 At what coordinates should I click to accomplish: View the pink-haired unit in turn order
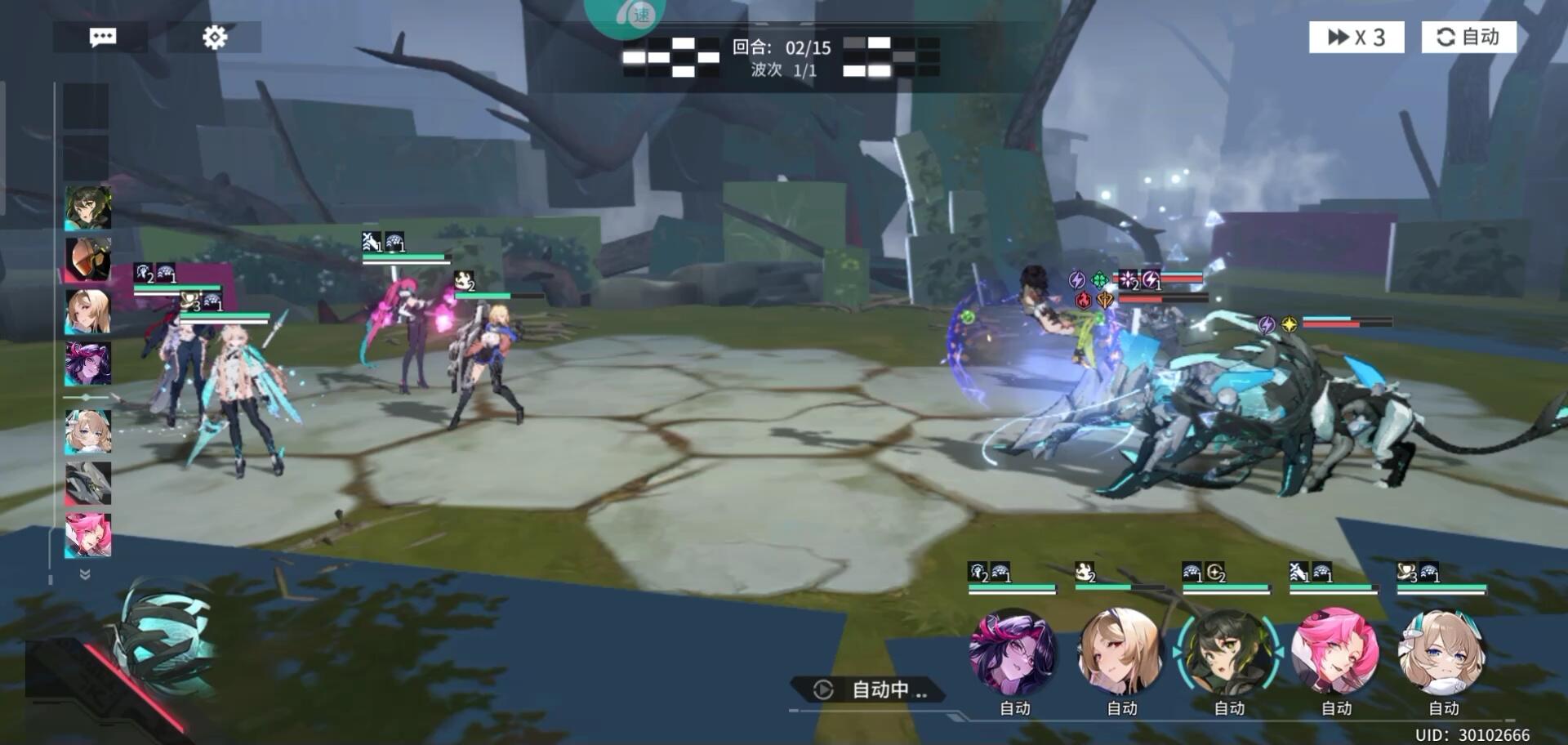point(88,535)
